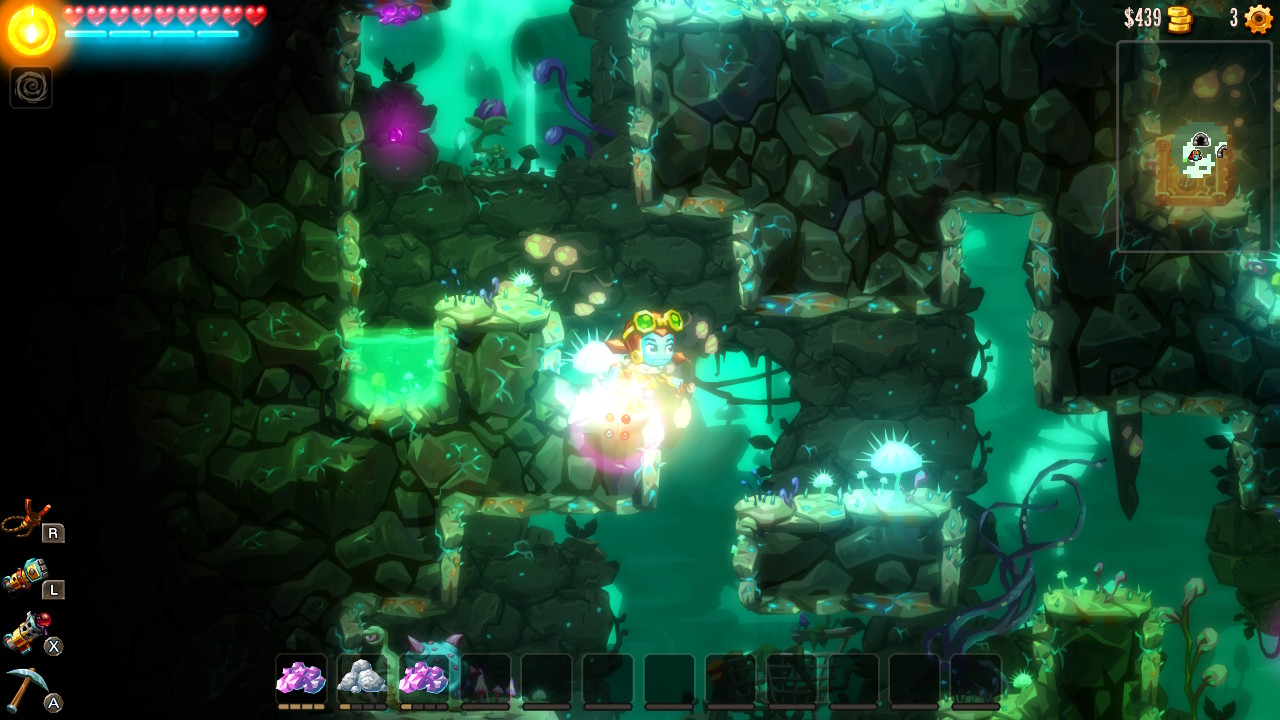
Task: Toggle the R button prompt badge
Action: tap(54, 534)
